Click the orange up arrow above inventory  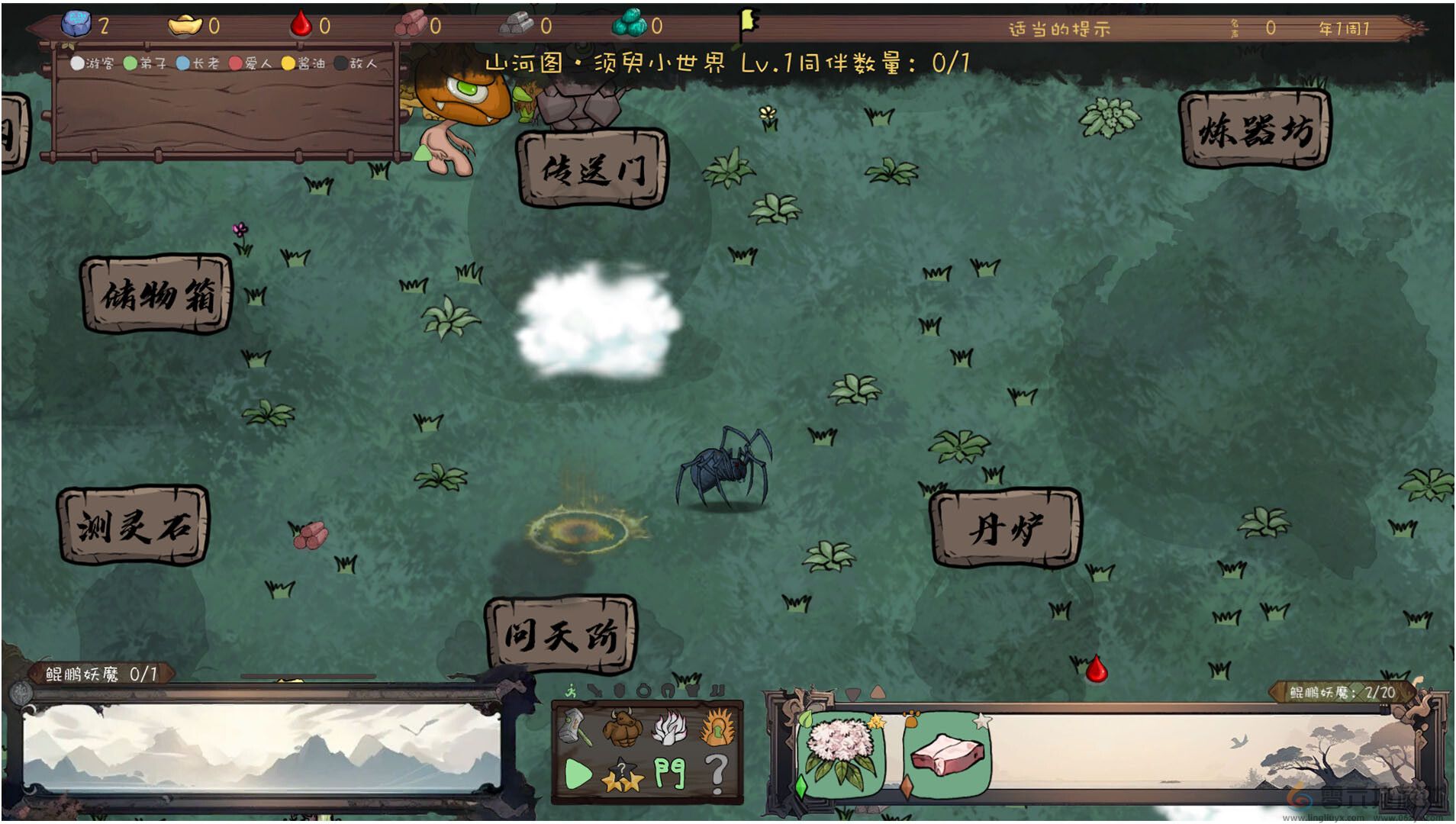coord(878,693)
